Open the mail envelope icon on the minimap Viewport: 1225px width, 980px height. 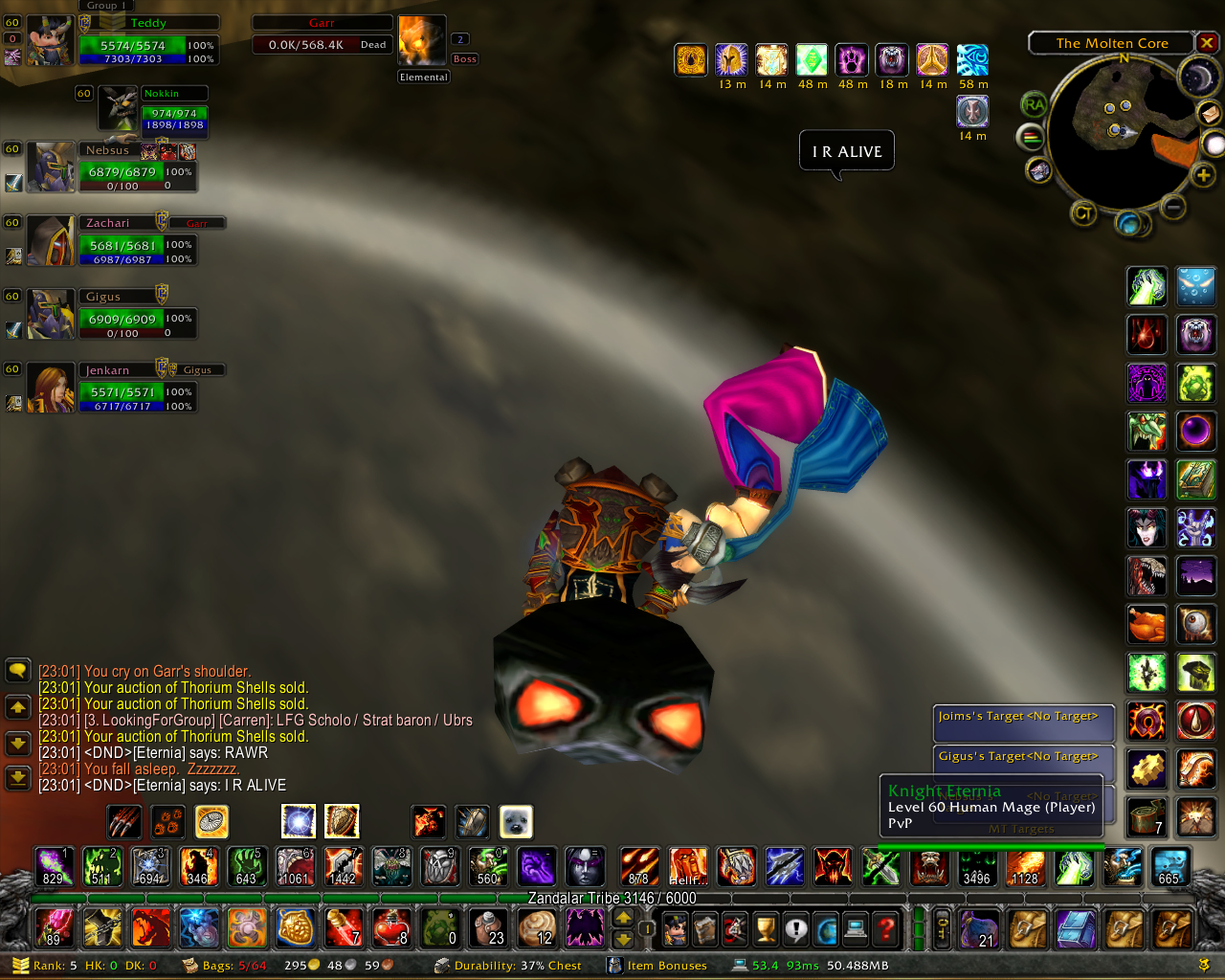coord(1210,114)
